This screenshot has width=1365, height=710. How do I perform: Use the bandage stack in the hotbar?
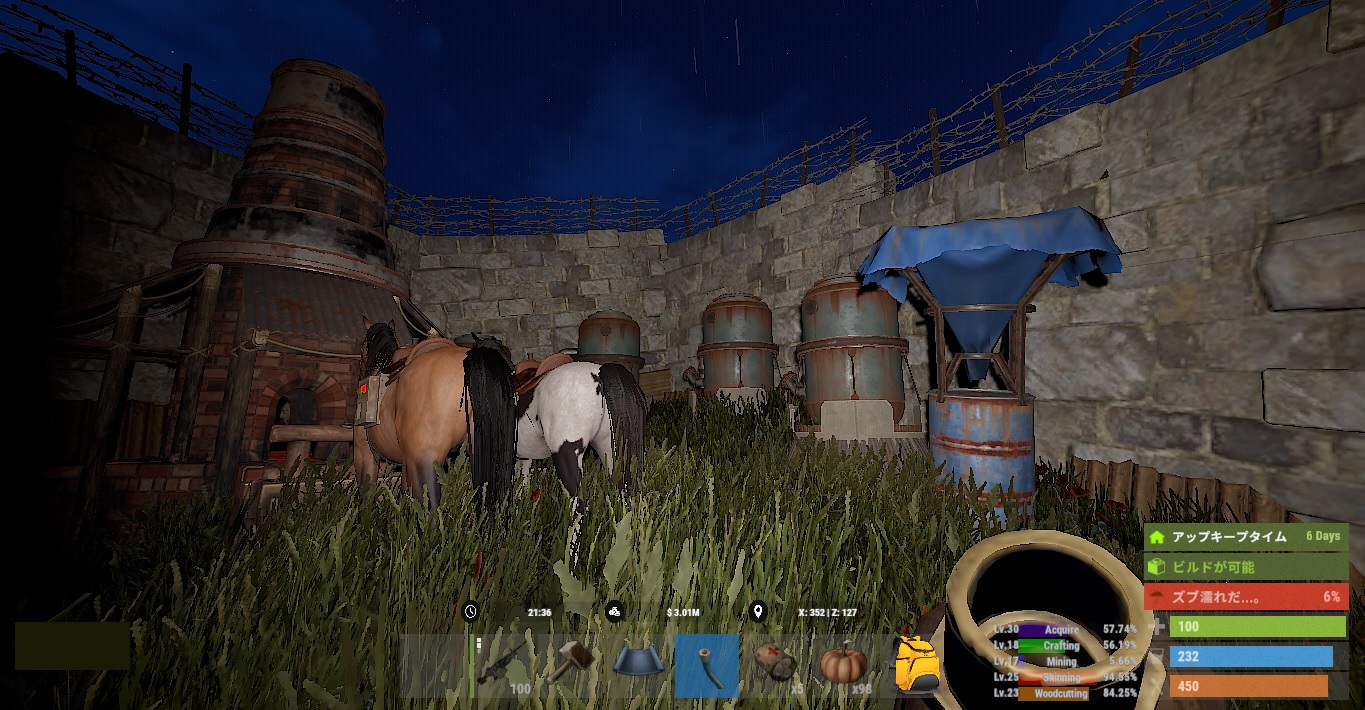pos(775,665)
